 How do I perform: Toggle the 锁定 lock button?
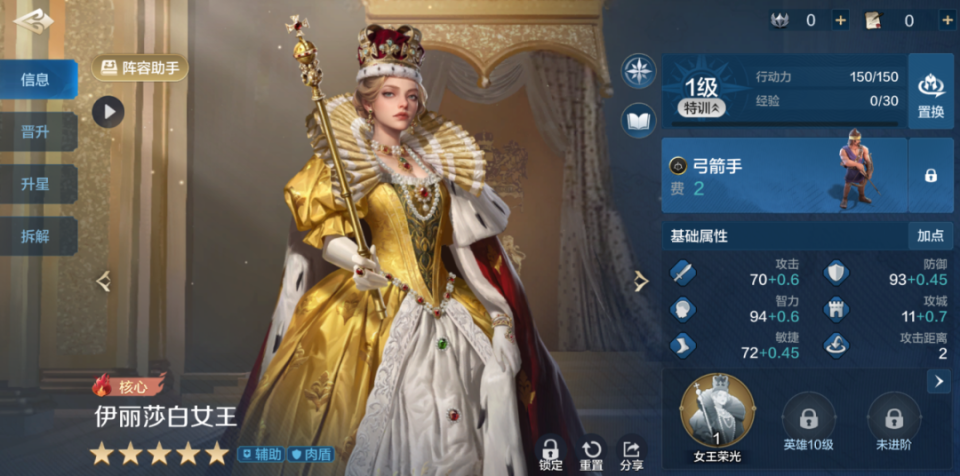[550, 453]
